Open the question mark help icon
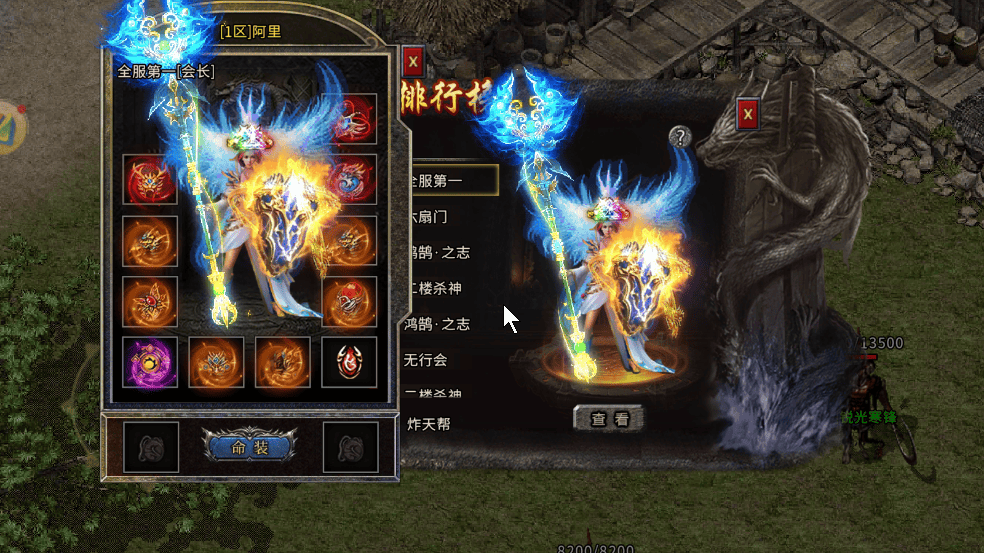 pos(680,137)
